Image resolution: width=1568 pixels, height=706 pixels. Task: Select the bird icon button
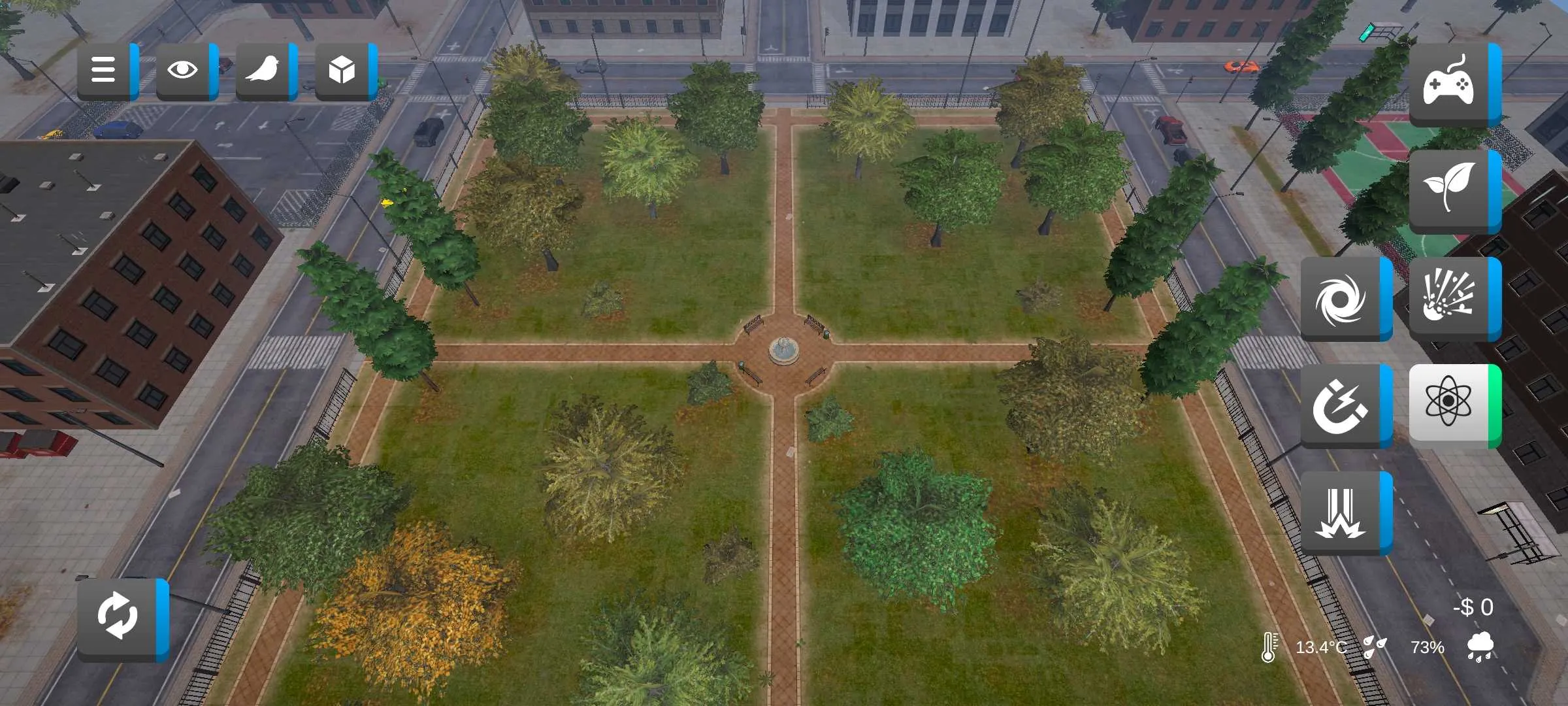[263, 71]
